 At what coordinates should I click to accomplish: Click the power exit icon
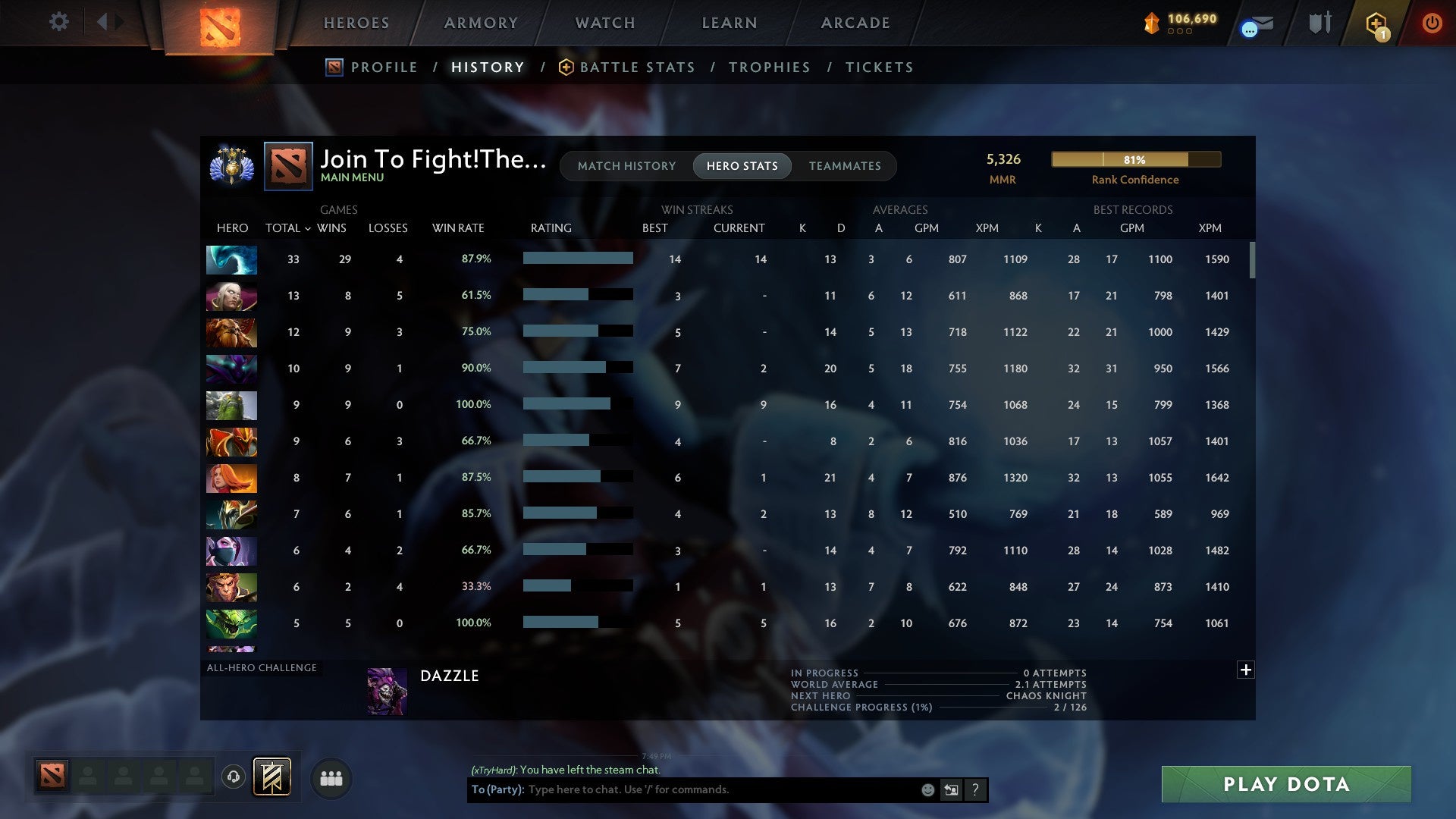[1432, 24]
